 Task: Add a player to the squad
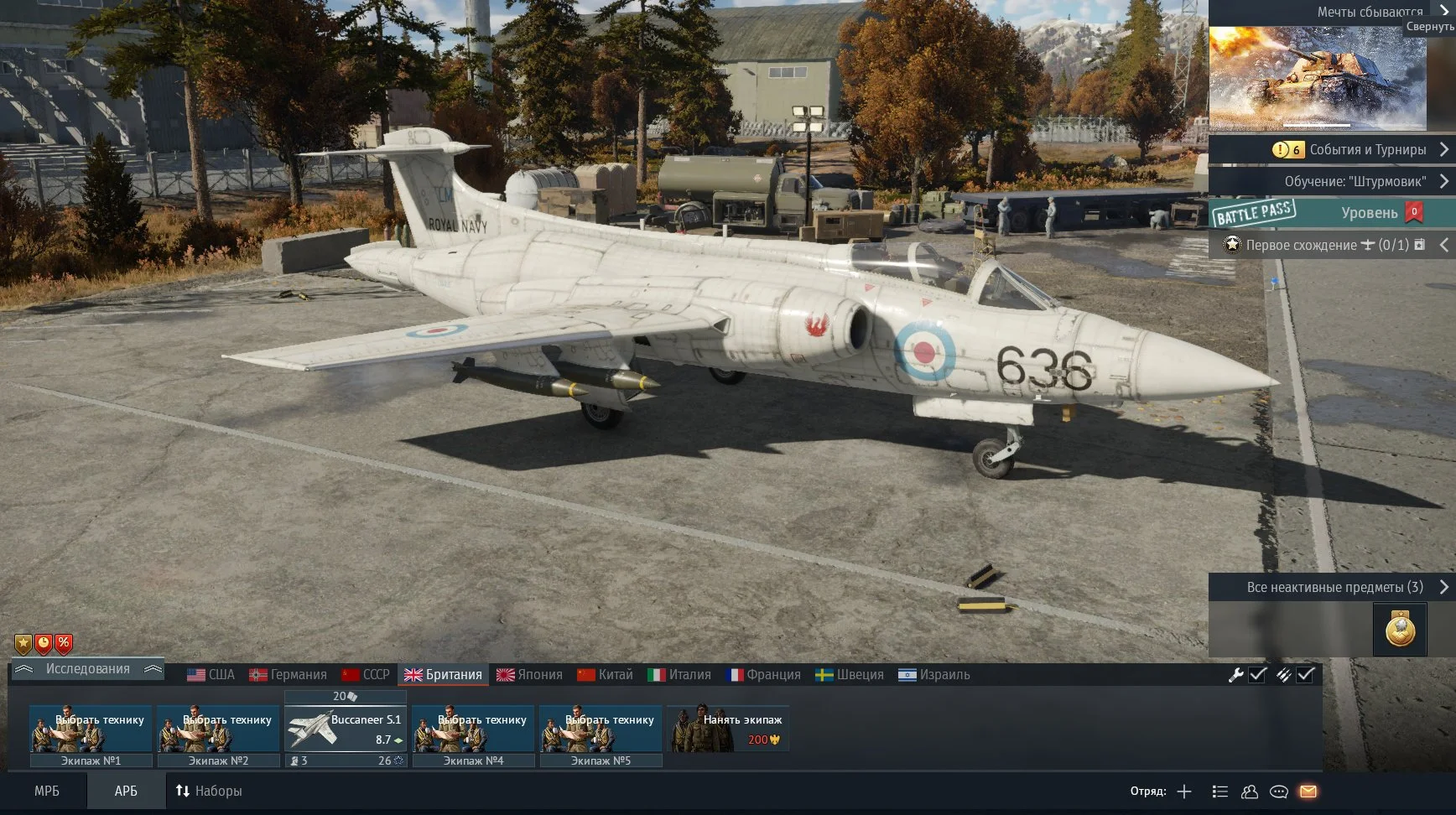(x=1184, y=792)
